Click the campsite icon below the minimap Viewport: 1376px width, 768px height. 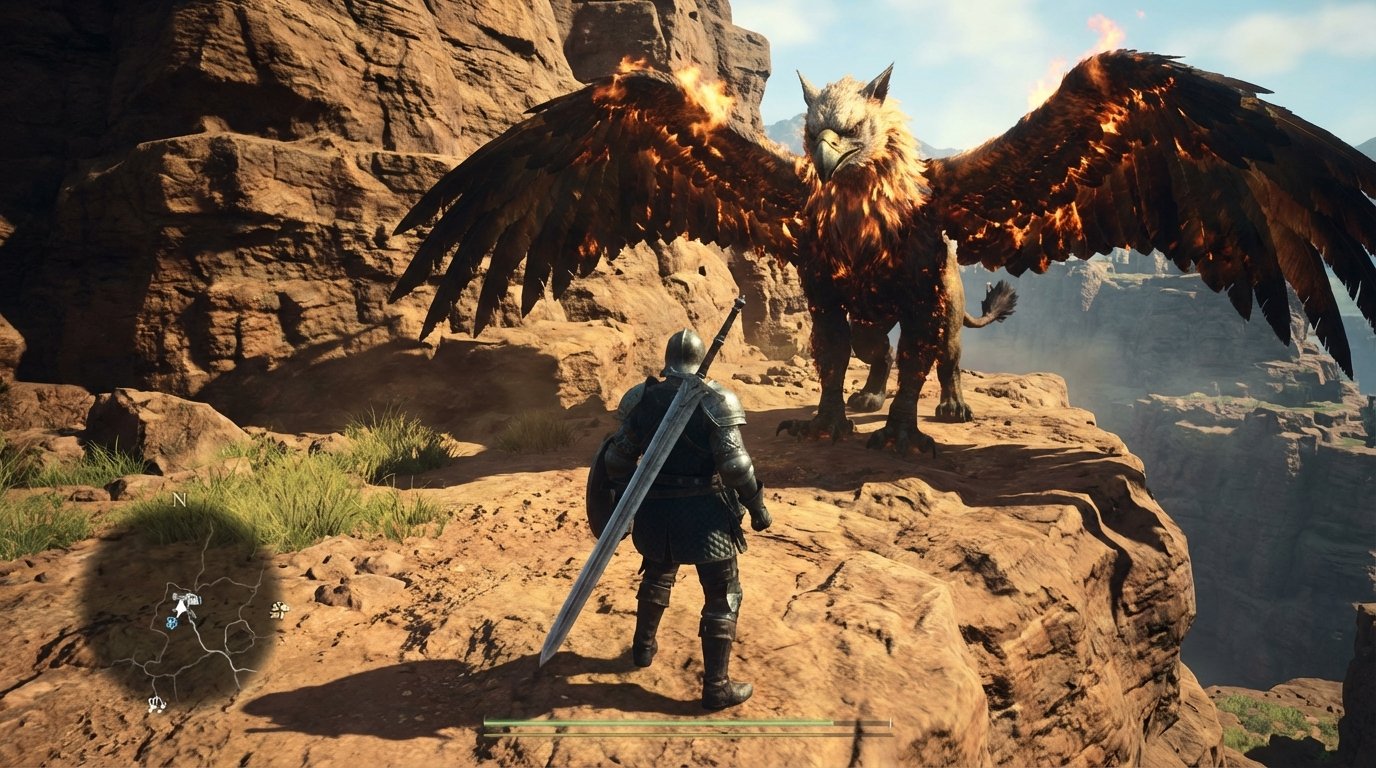157,703
